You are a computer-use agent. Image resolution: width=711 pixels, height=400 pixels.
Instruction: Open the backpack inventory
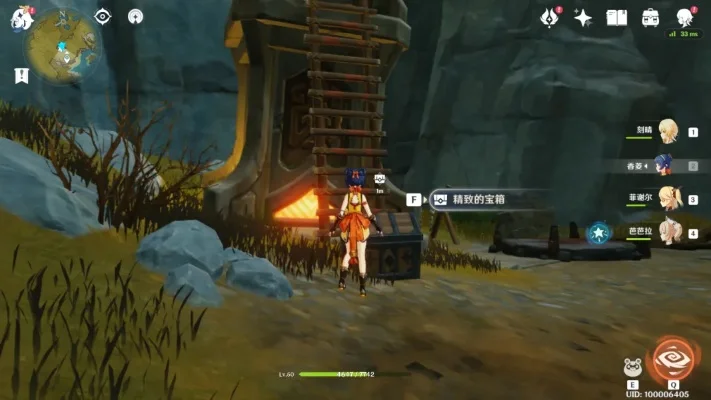(651, 17)
